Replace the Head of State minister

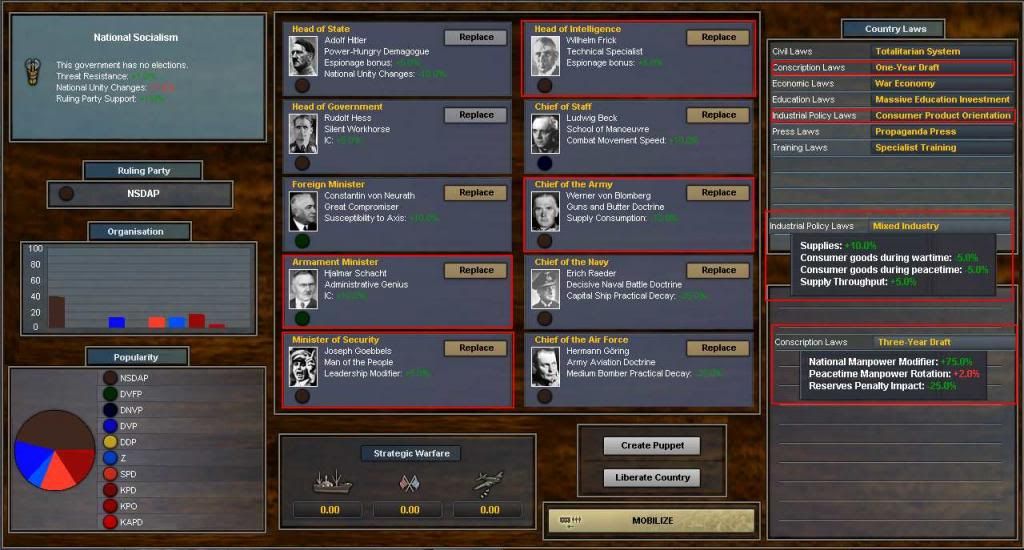pyautogui.click(x=476, y=38)
